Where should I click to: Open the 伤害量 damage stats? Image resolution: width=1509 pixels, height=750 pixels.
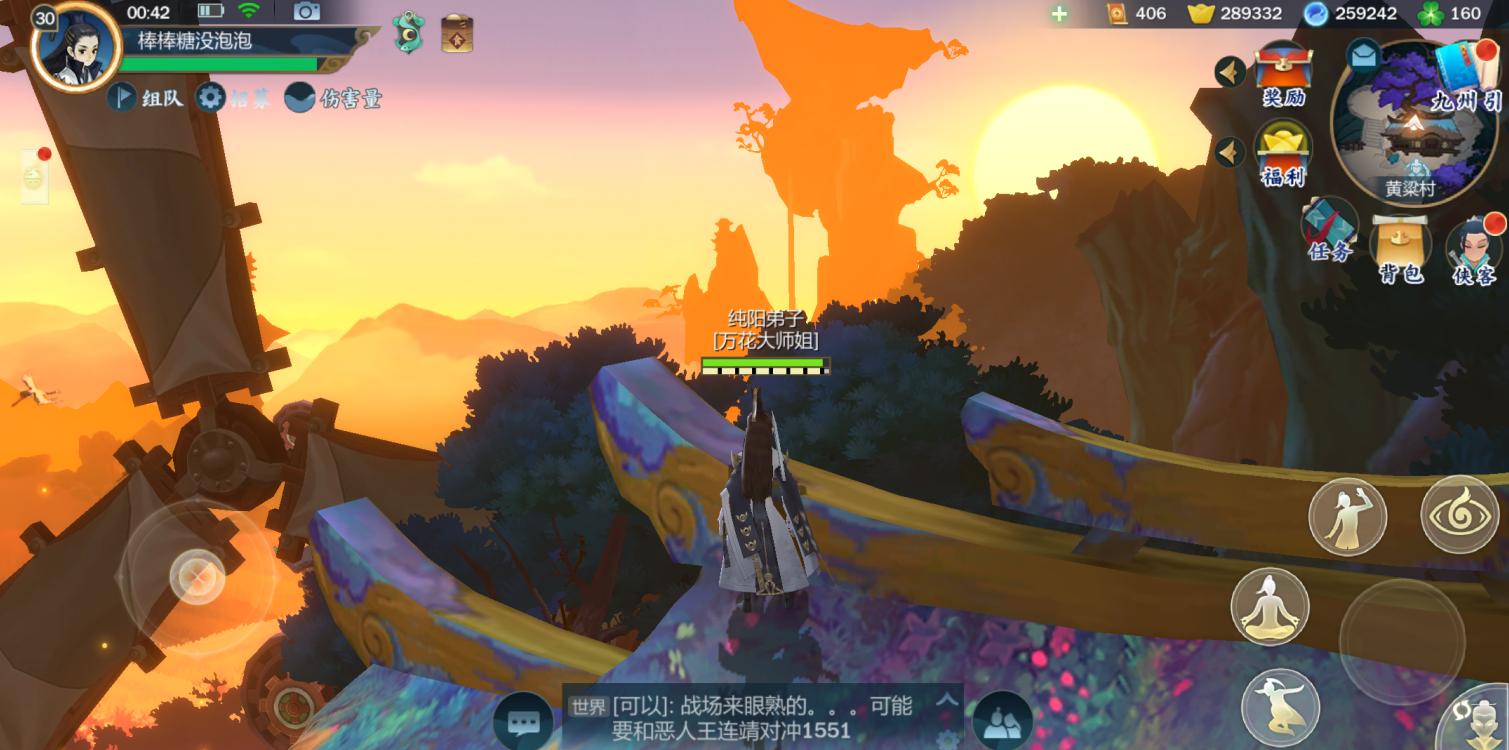pyautogui.click(x=333, y=98)
